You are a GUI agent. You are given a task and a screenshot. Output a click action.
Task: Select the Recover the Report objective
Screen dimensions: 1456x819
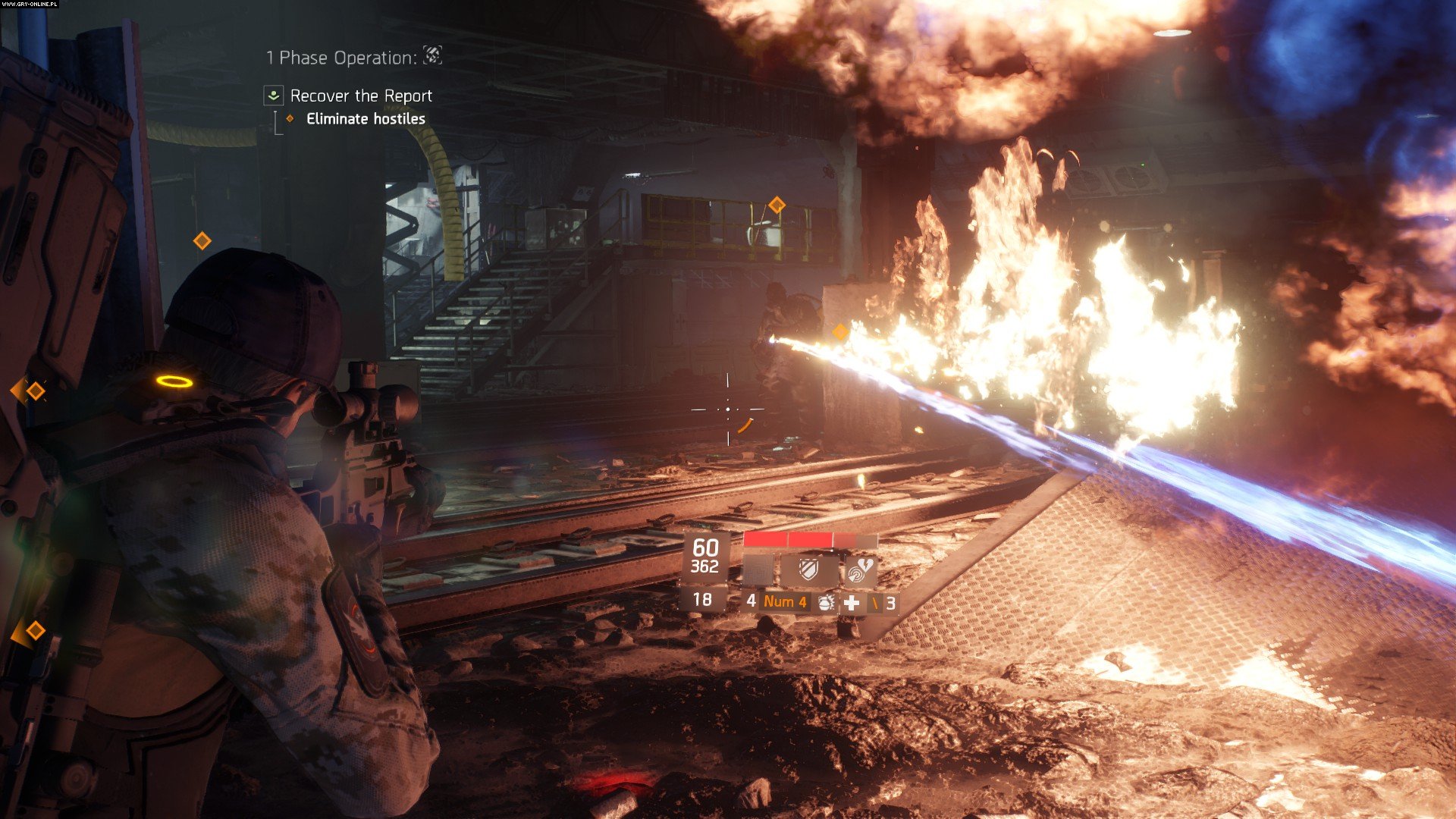click(360, 96)
